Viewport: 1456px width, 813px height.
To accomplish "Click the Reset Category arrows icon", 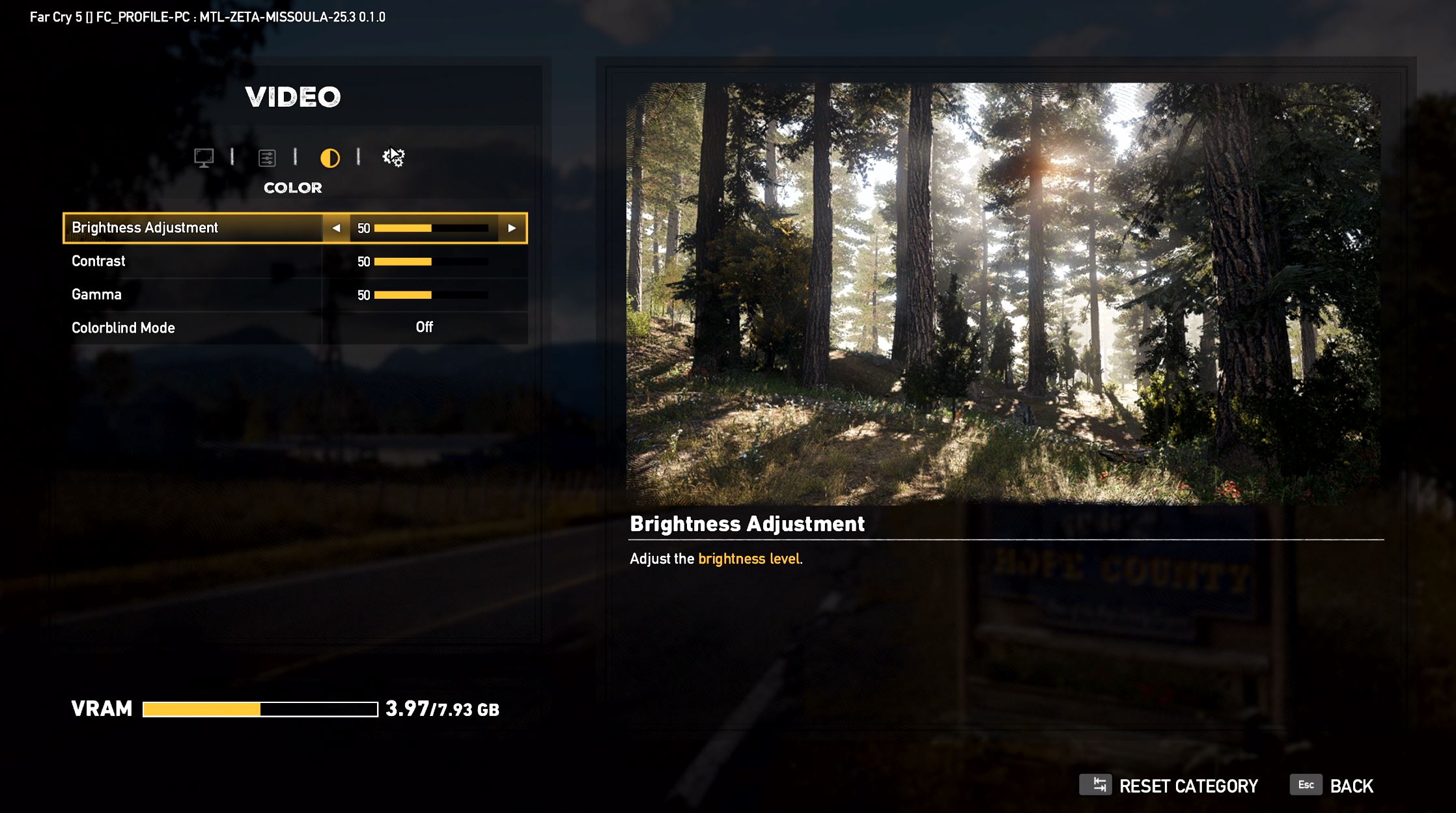I will [1098, 784].
